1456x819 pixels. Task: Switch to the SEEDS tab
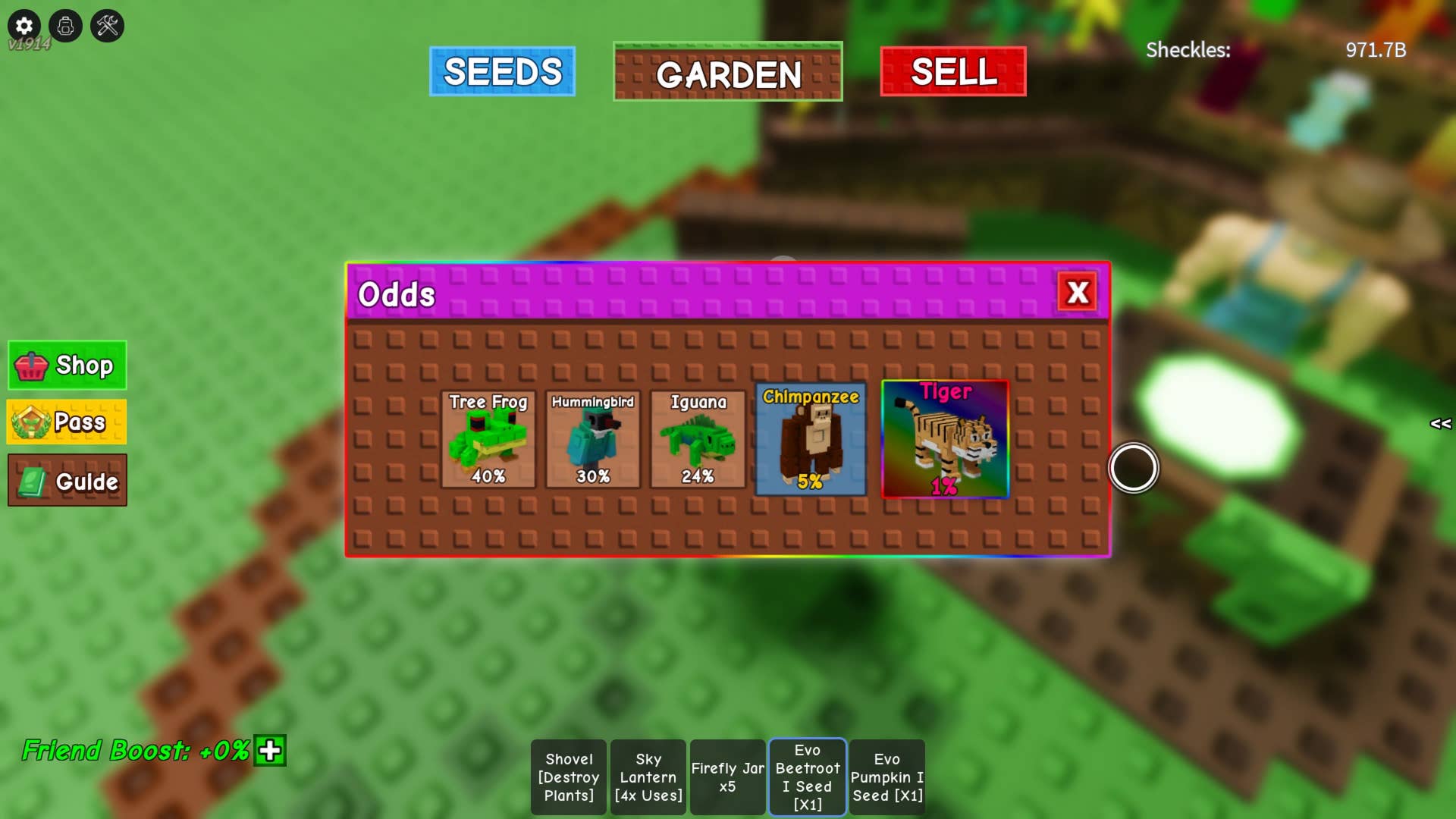pyautogui.click(x=501, y=71)
